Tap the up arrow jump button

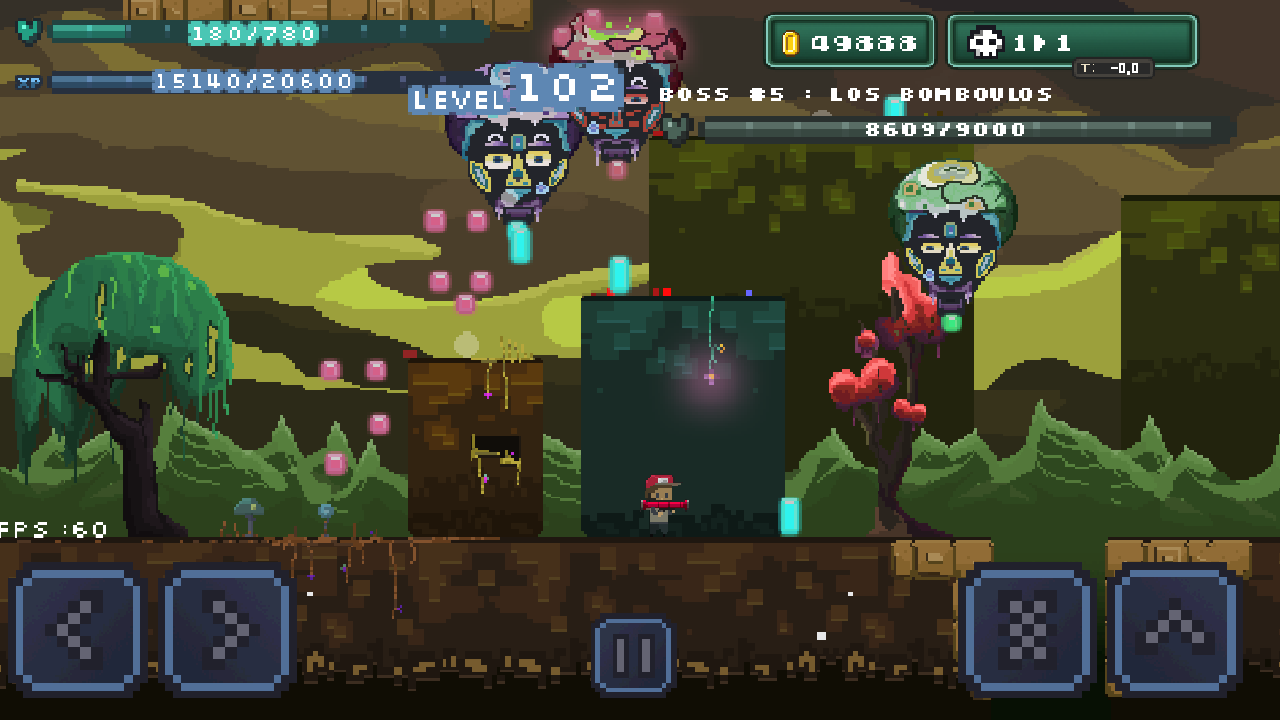coord(1175,629)
